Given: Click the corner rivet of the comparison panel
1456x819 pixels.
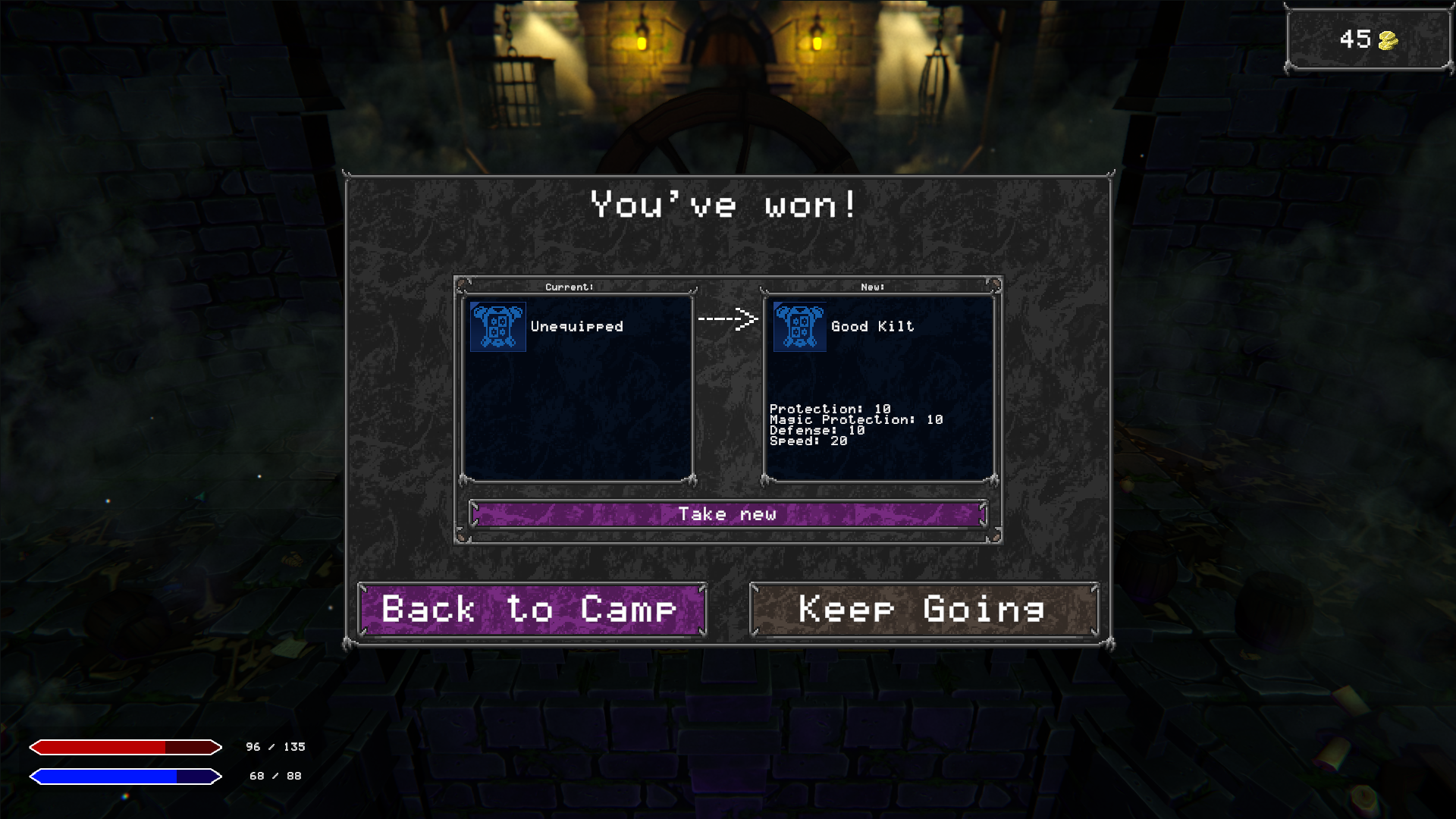Looking at the screenshot, I should click(x=463, y=284).
